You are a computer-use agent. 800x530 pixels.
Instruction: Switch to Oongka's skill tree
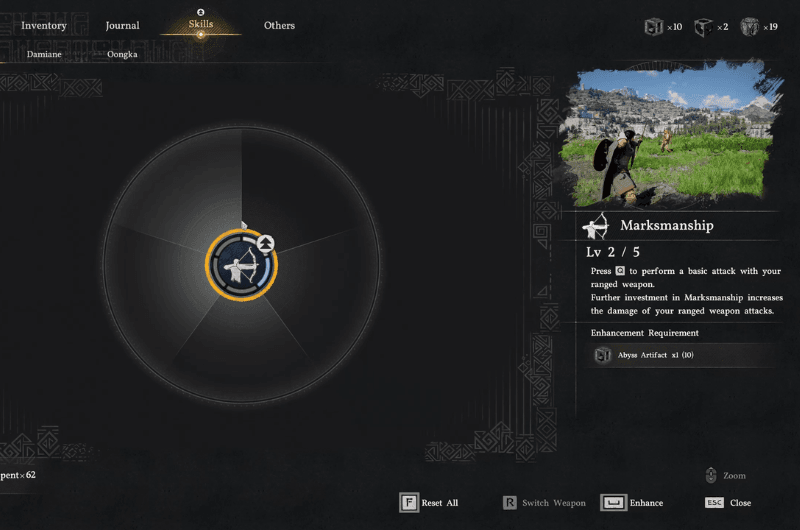click(x=122, y=54)
